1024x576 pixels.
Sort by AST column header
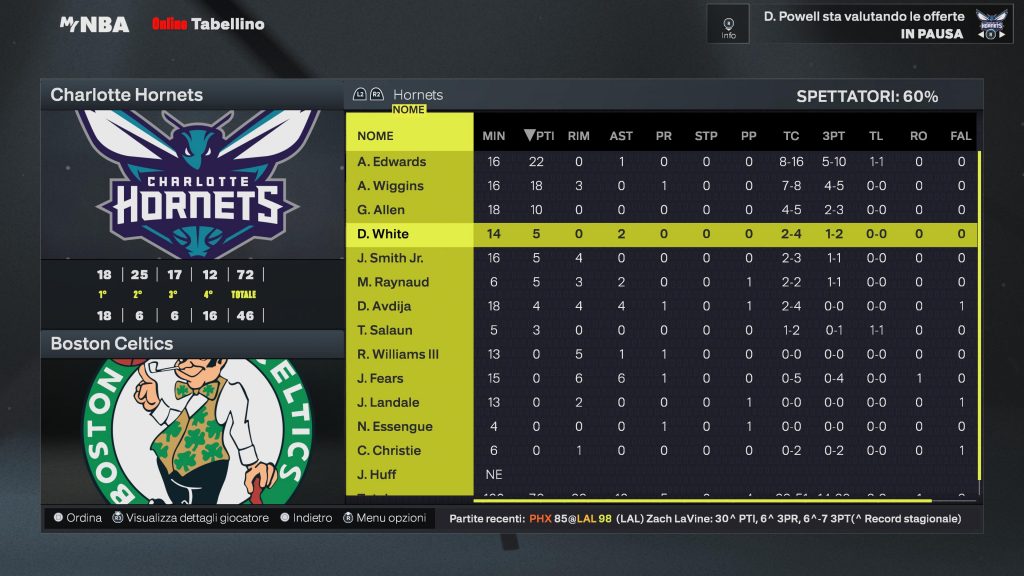pos(621,136)
